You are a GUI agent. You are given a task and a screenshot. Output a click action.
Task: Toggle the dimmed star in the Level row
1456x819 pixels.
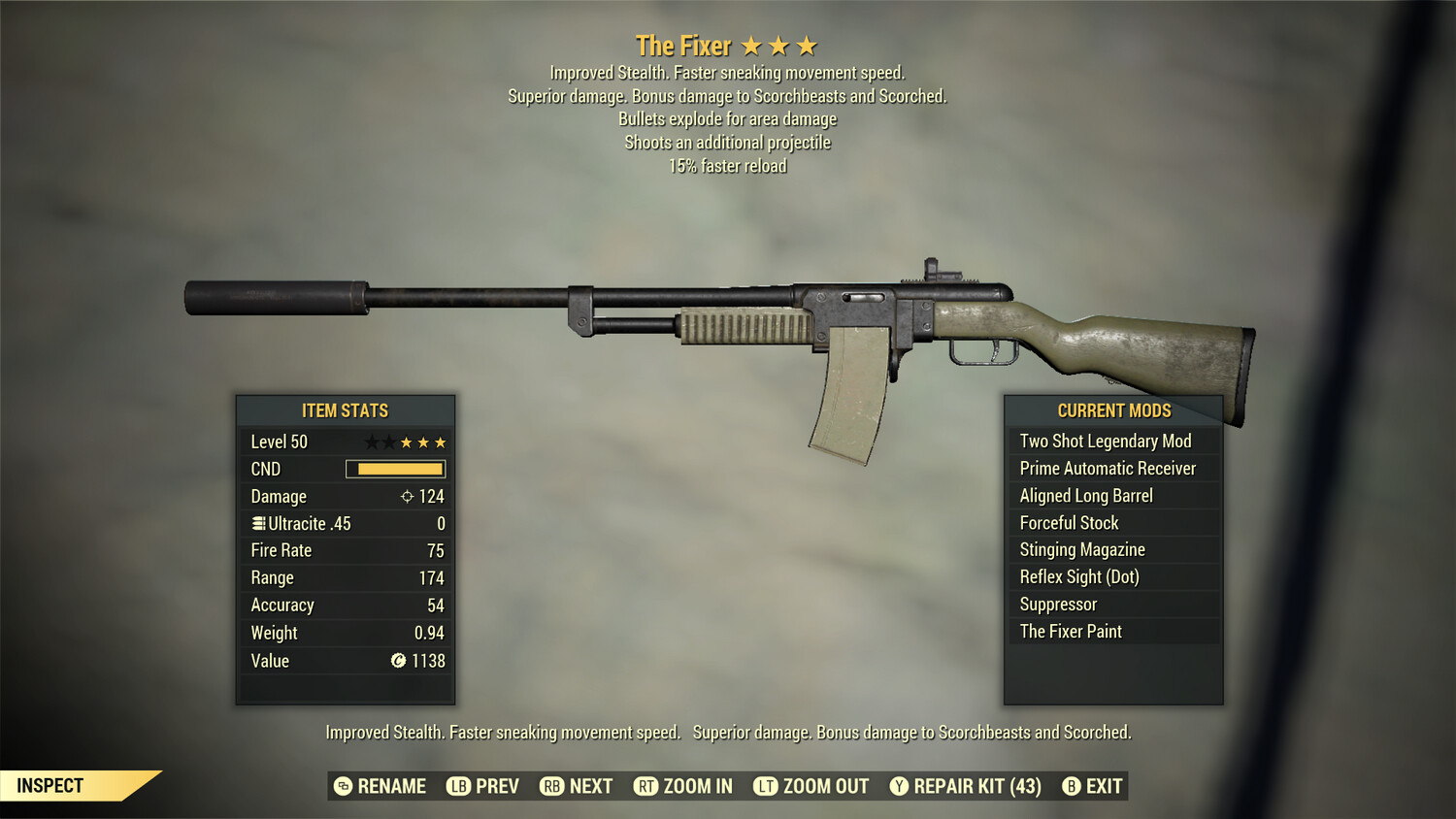pos(373,442)
